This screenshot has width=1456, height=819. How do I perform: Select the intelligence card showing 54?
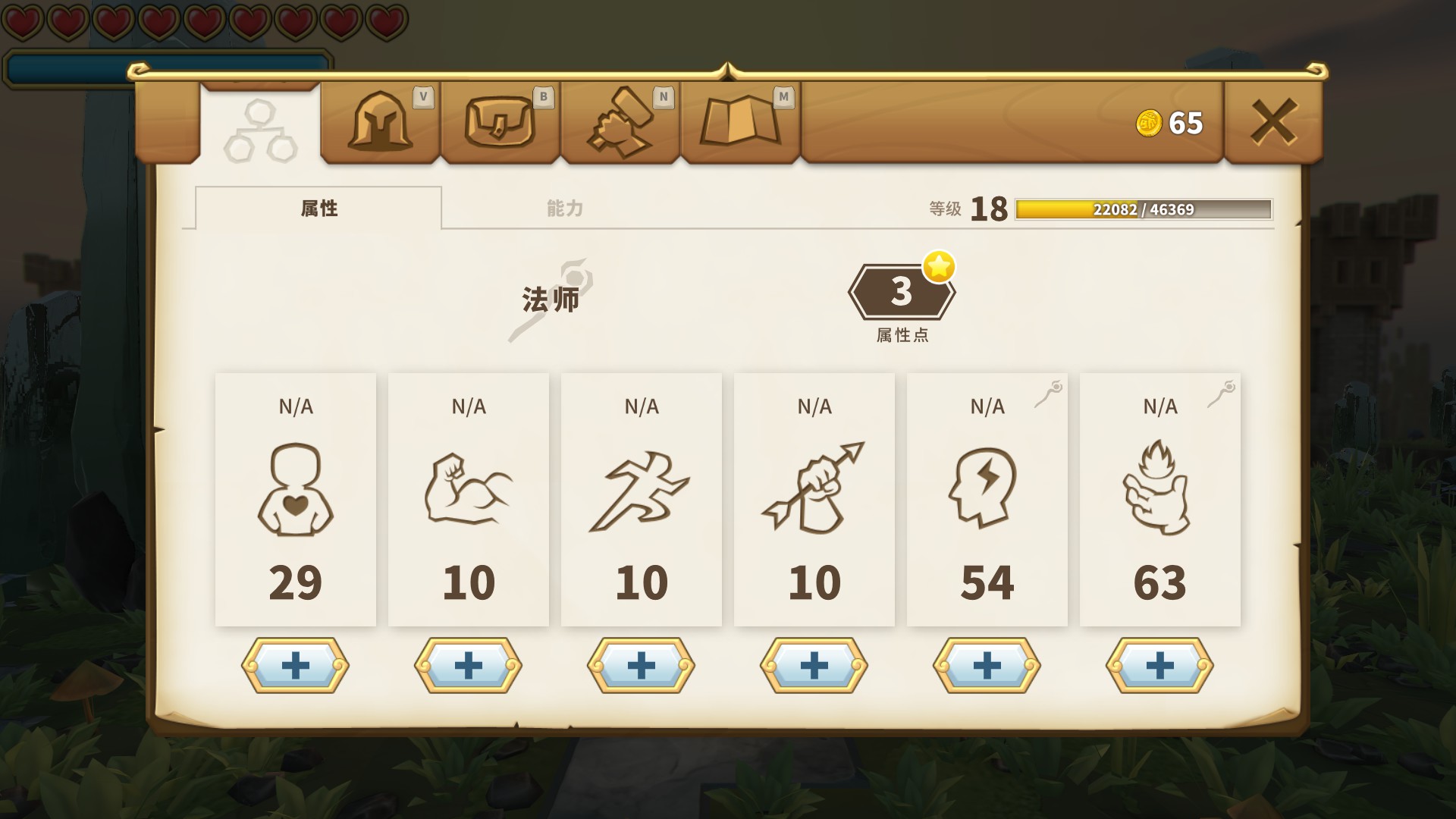[x=987, y=499]
